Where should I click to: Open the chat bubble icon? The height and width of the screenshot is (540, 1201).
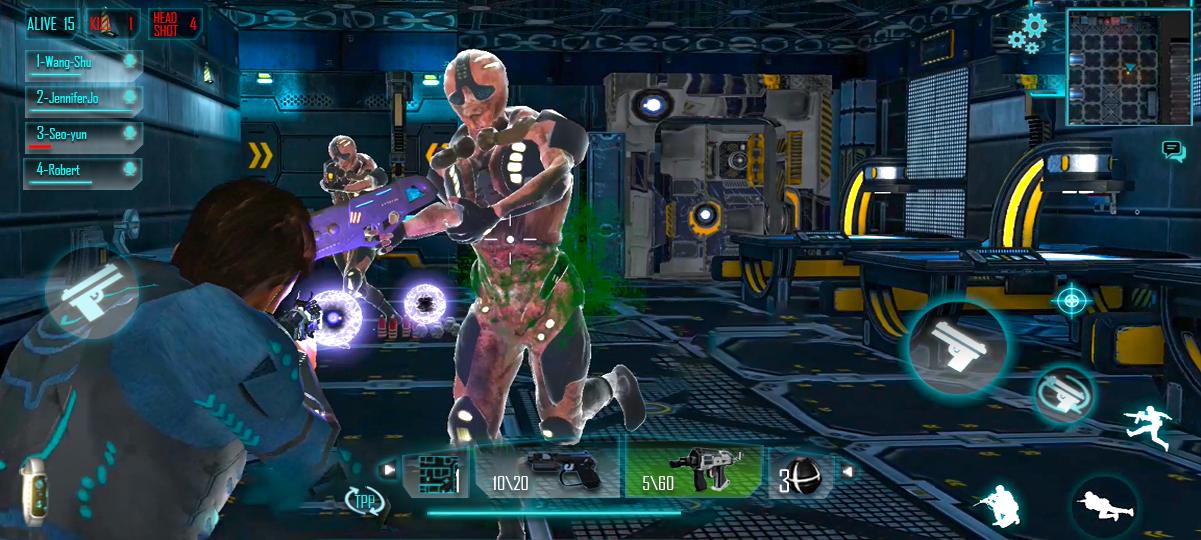(1173, 151)
